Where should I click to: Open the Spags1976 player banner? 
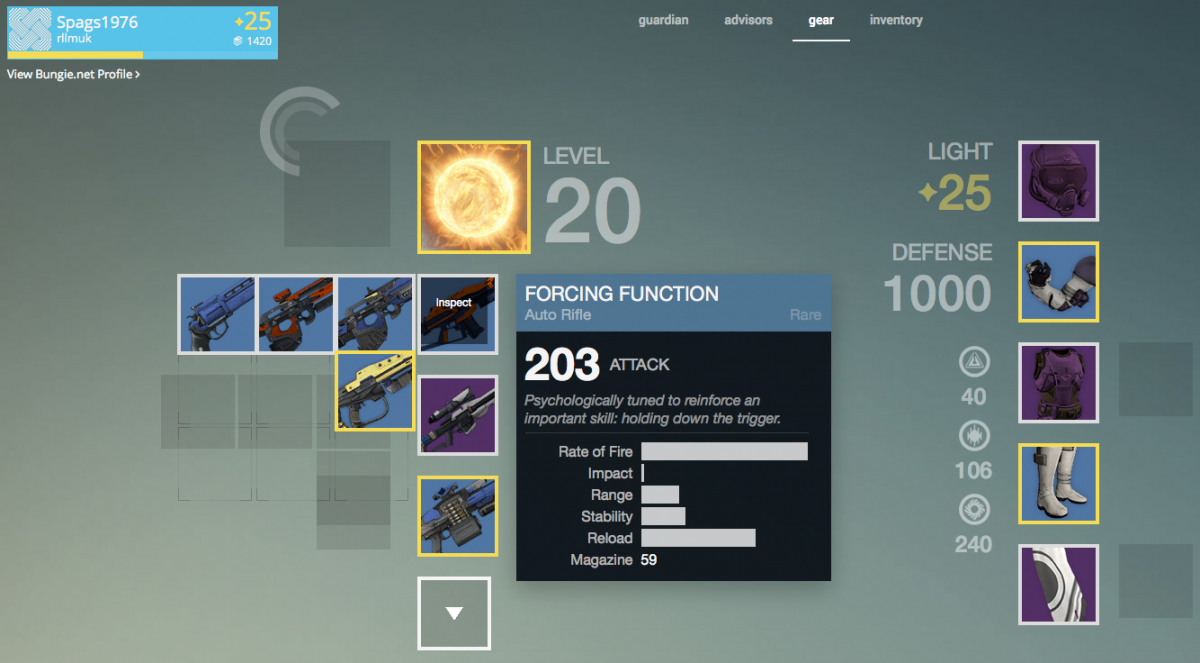coord(142,31)
